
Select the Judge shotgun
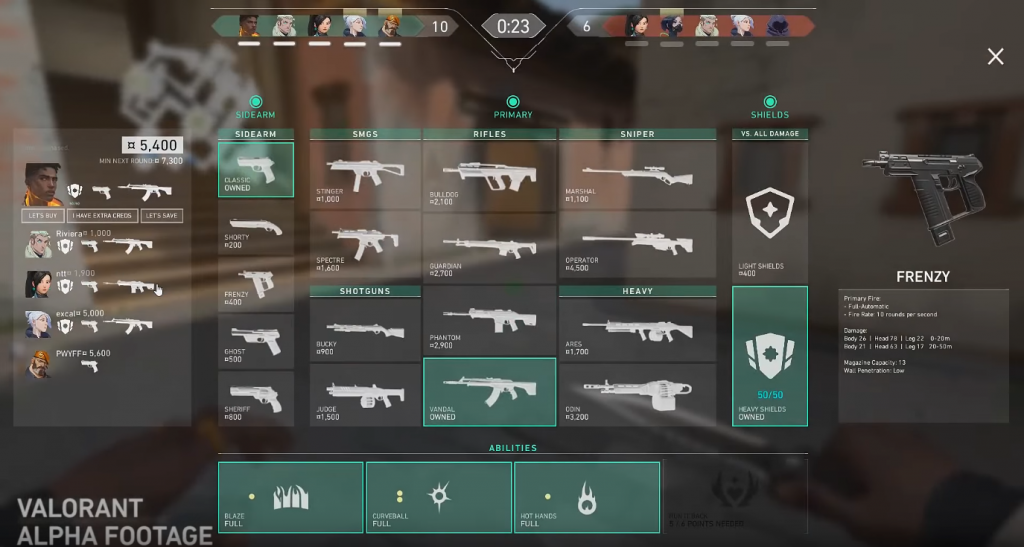point(365,394)
